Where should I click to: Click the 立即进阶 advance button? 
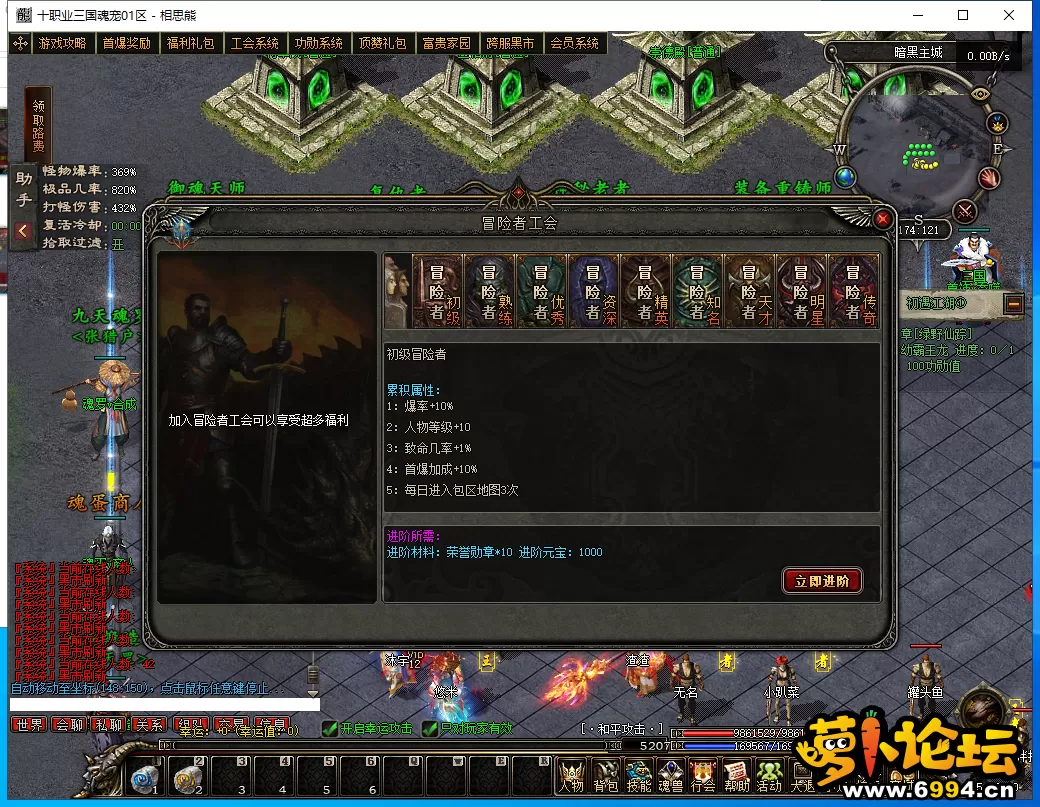tap(822, 581)
